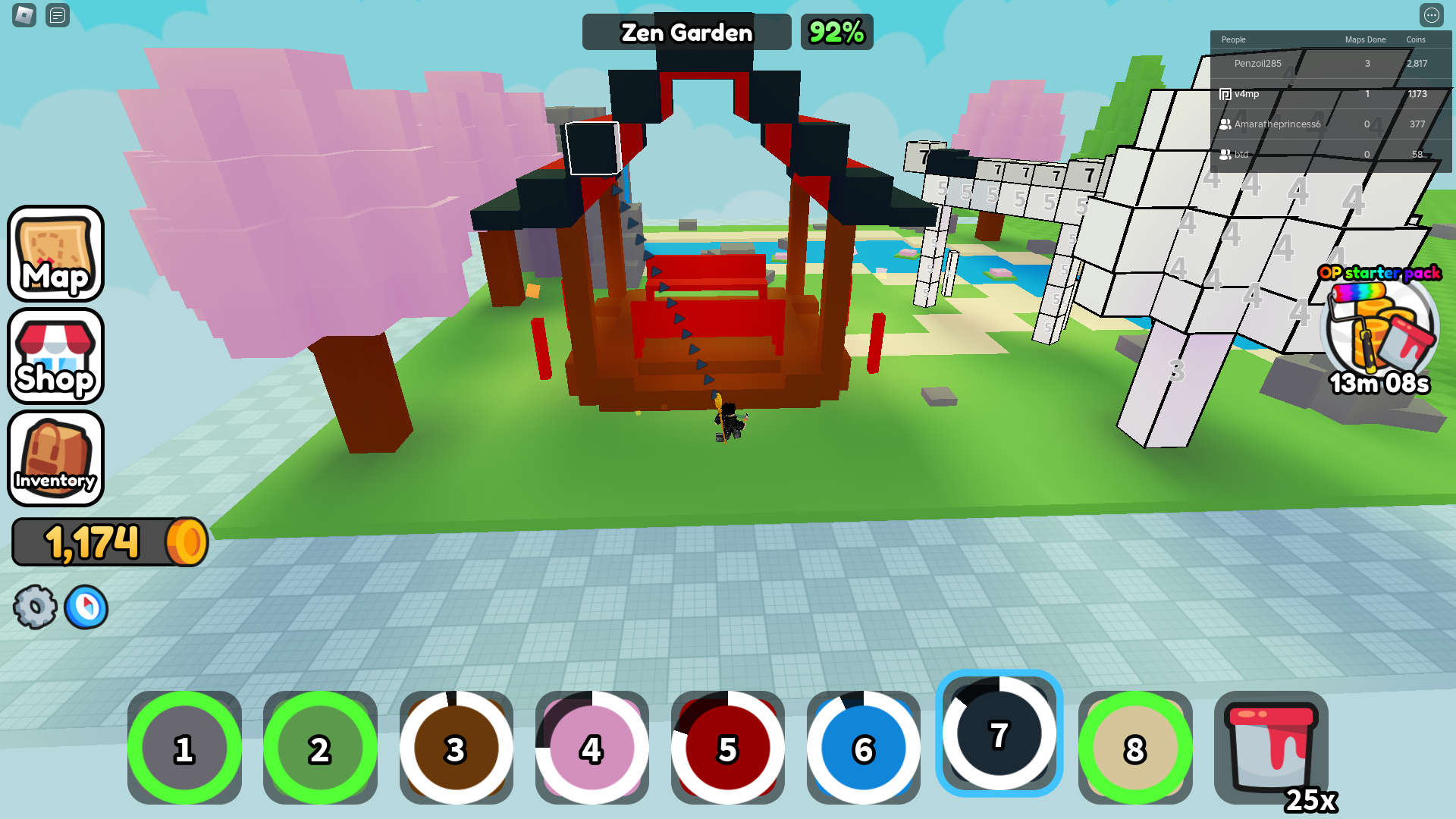The width and height of the screenshot is (1456, 819).
Task: Open the Map menu
Action: click(55, 253)
